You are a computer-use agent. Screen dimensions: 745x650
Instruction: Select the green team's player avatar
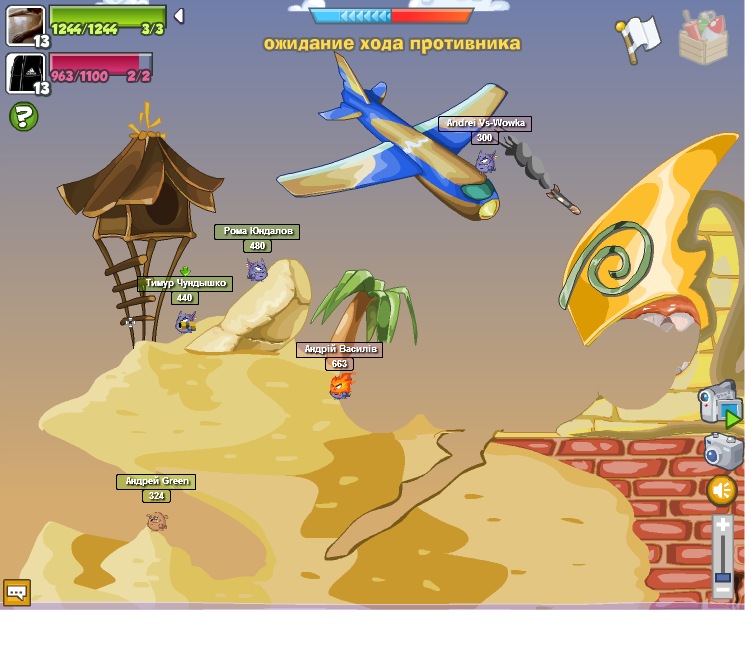25,24
